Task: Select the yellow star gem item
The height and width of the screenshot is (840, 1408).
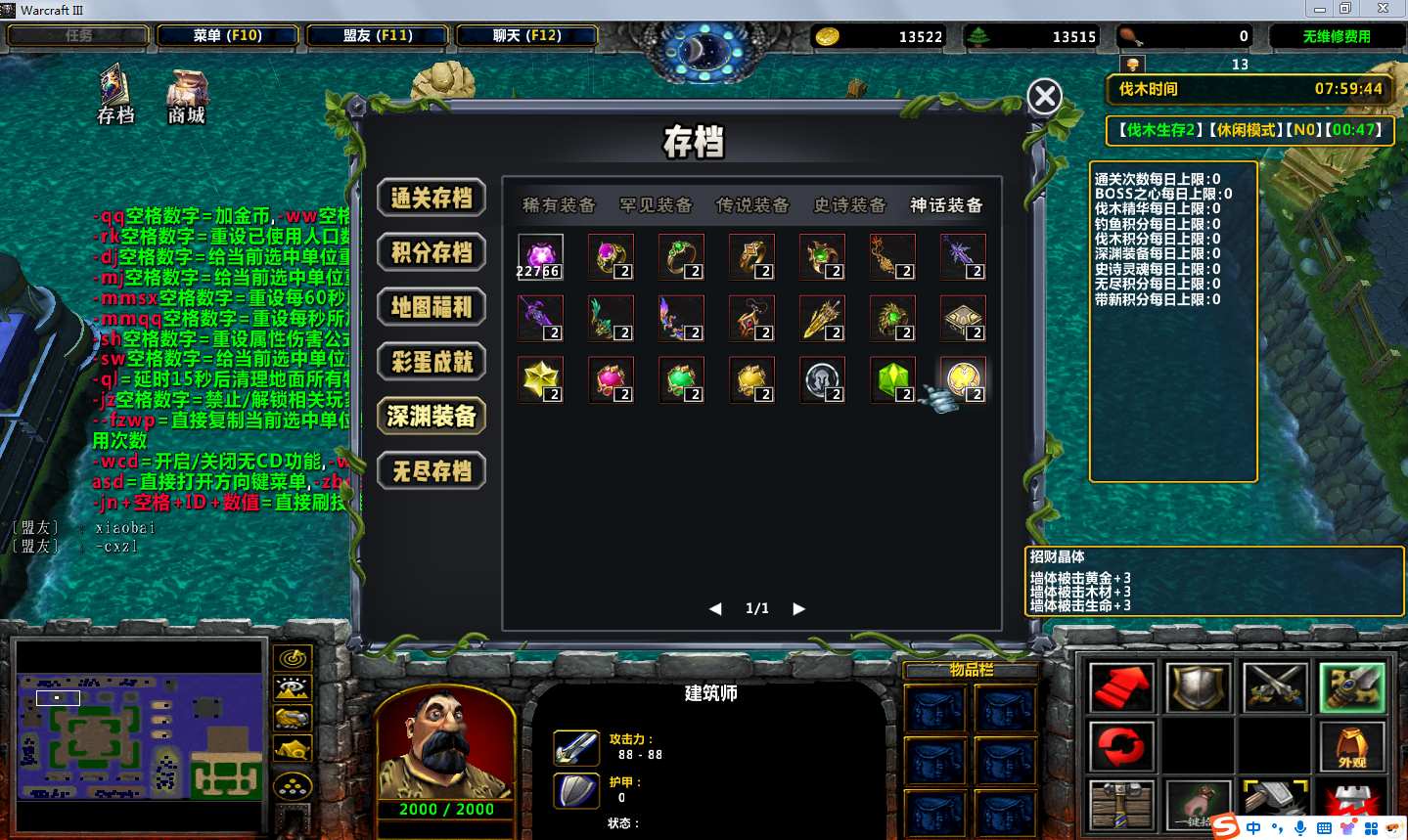Action: click(539, 380)
